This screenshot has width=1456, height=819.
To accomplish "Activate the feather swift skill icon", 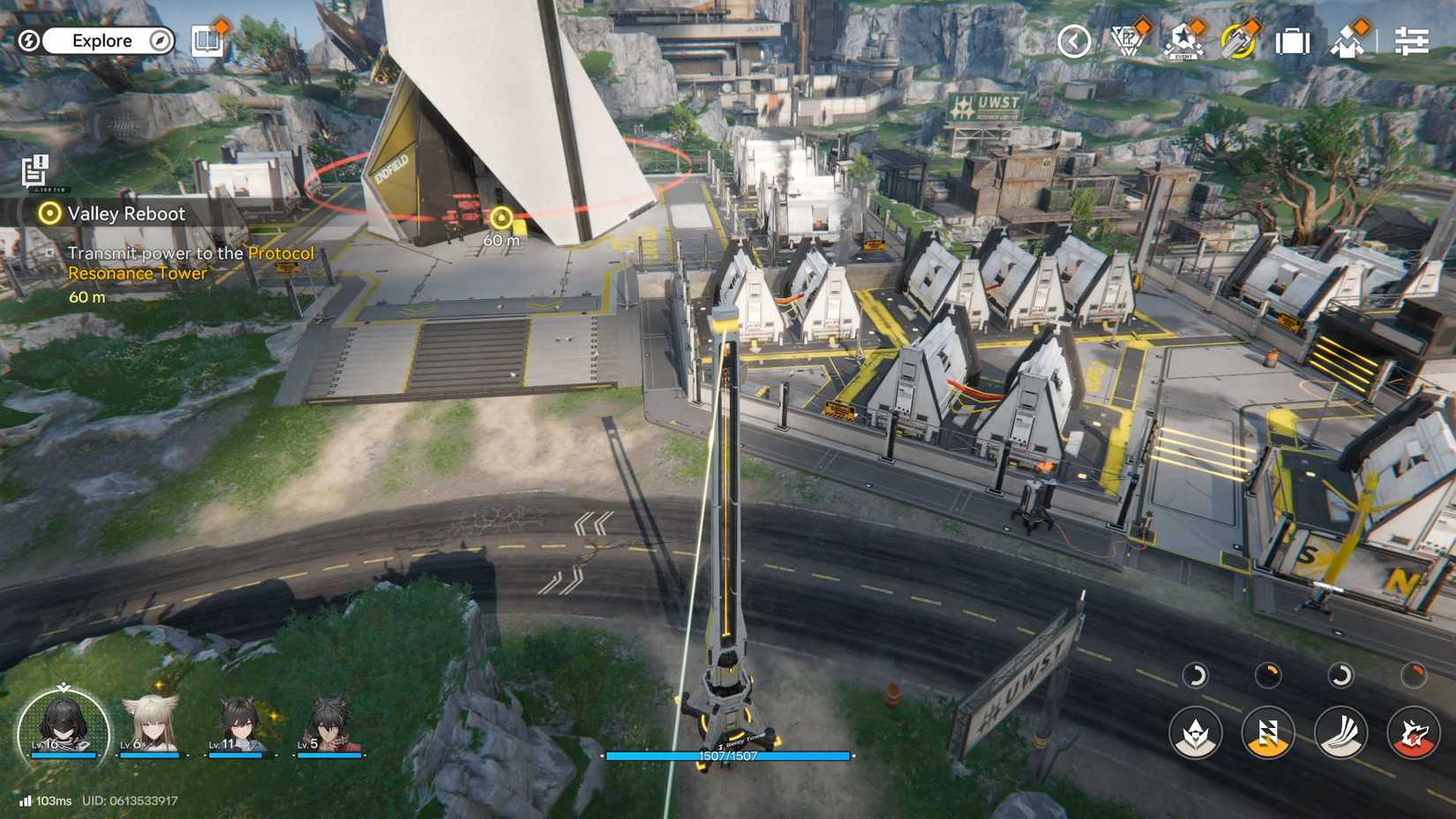I will 1340,732.
